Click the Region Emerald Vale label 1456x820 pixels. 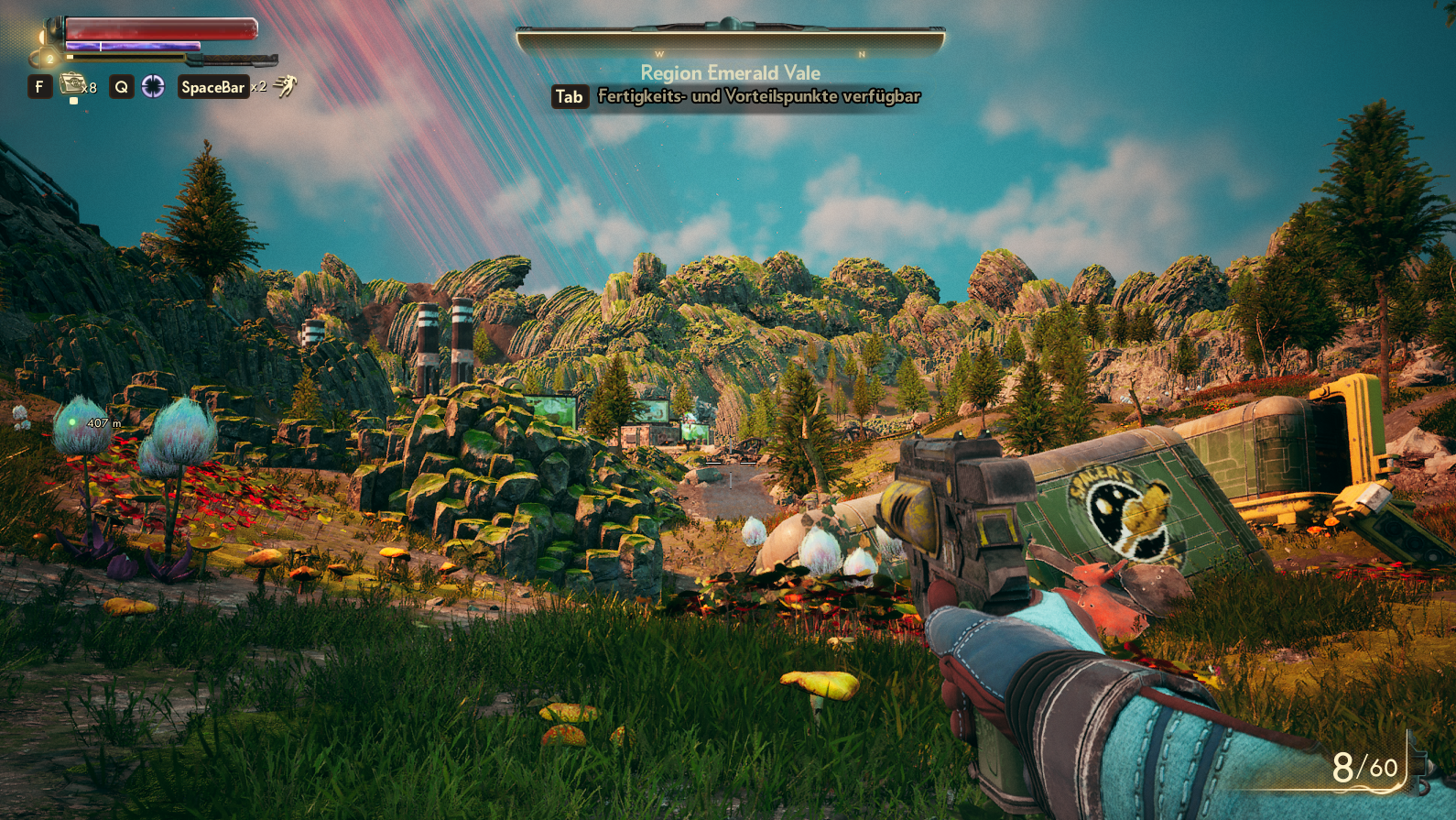(x=732, y=72)
